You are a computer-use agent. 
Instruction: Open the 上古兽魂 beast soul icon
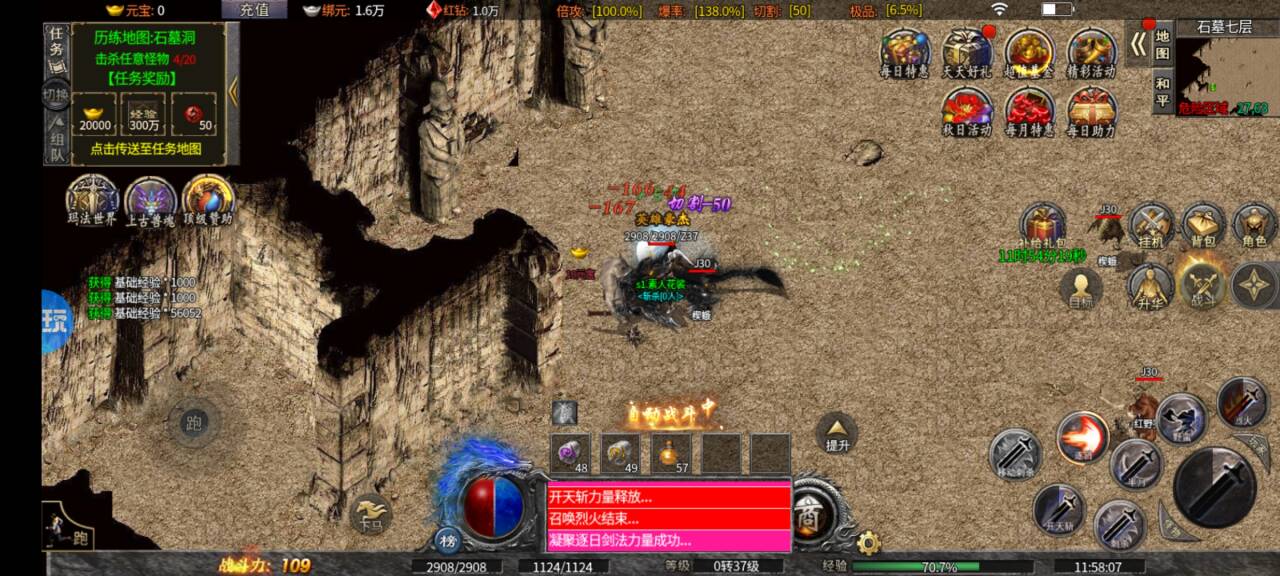pyautogui.click(x=150, y=198)
